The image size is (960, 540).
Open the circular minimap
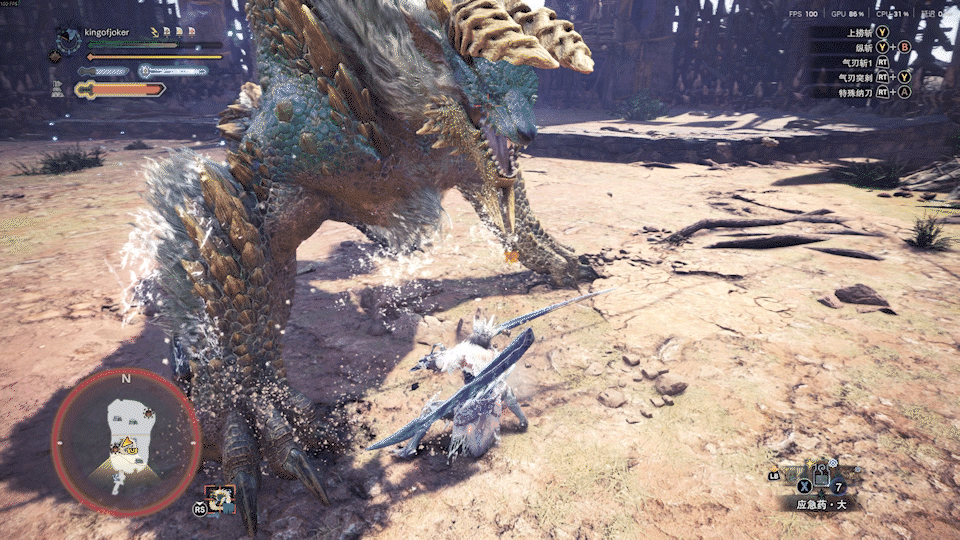[x=126, y=442]
